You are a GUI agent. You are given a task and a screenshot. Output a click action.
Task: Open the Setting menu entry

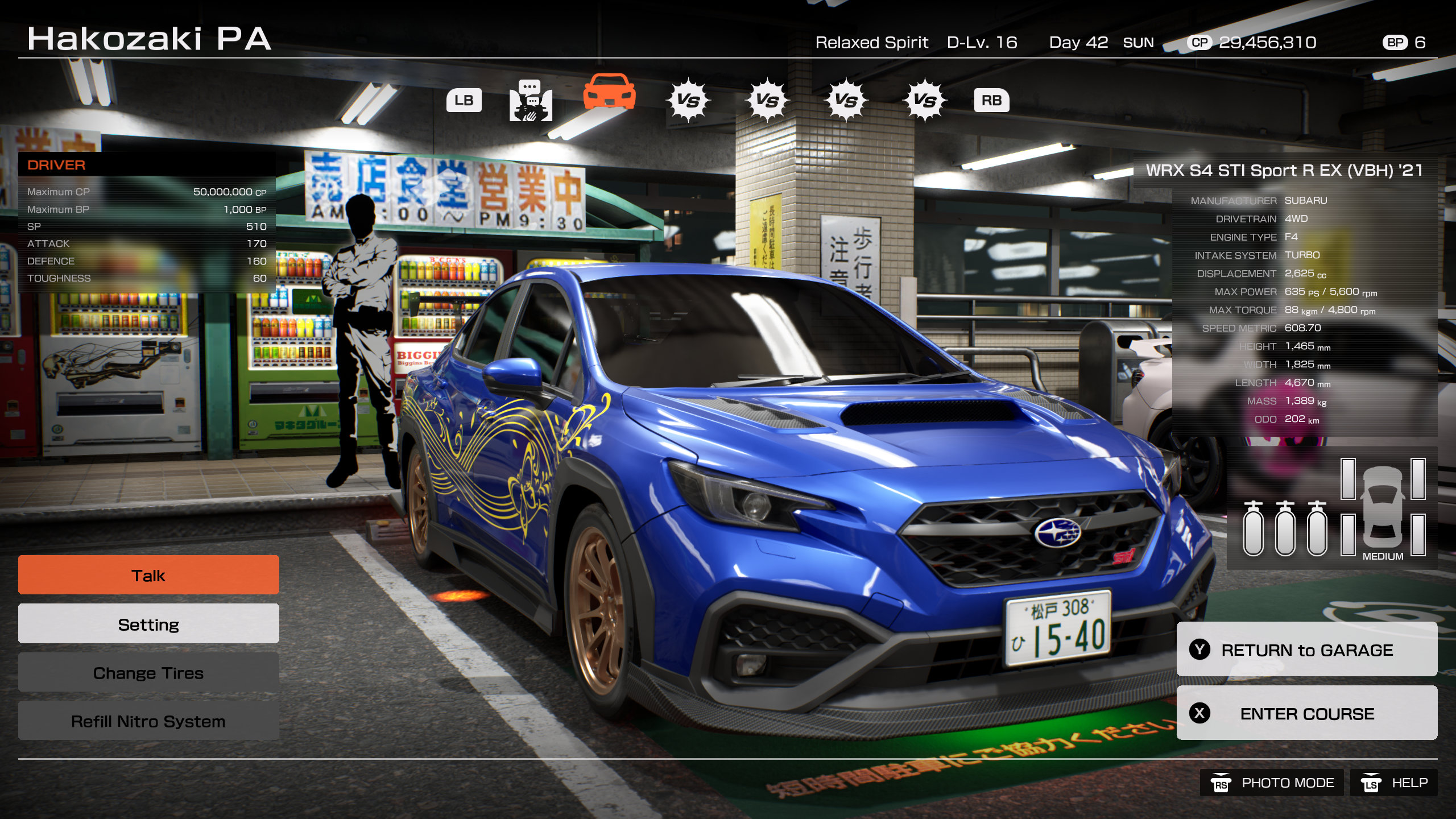pos(148,624)
